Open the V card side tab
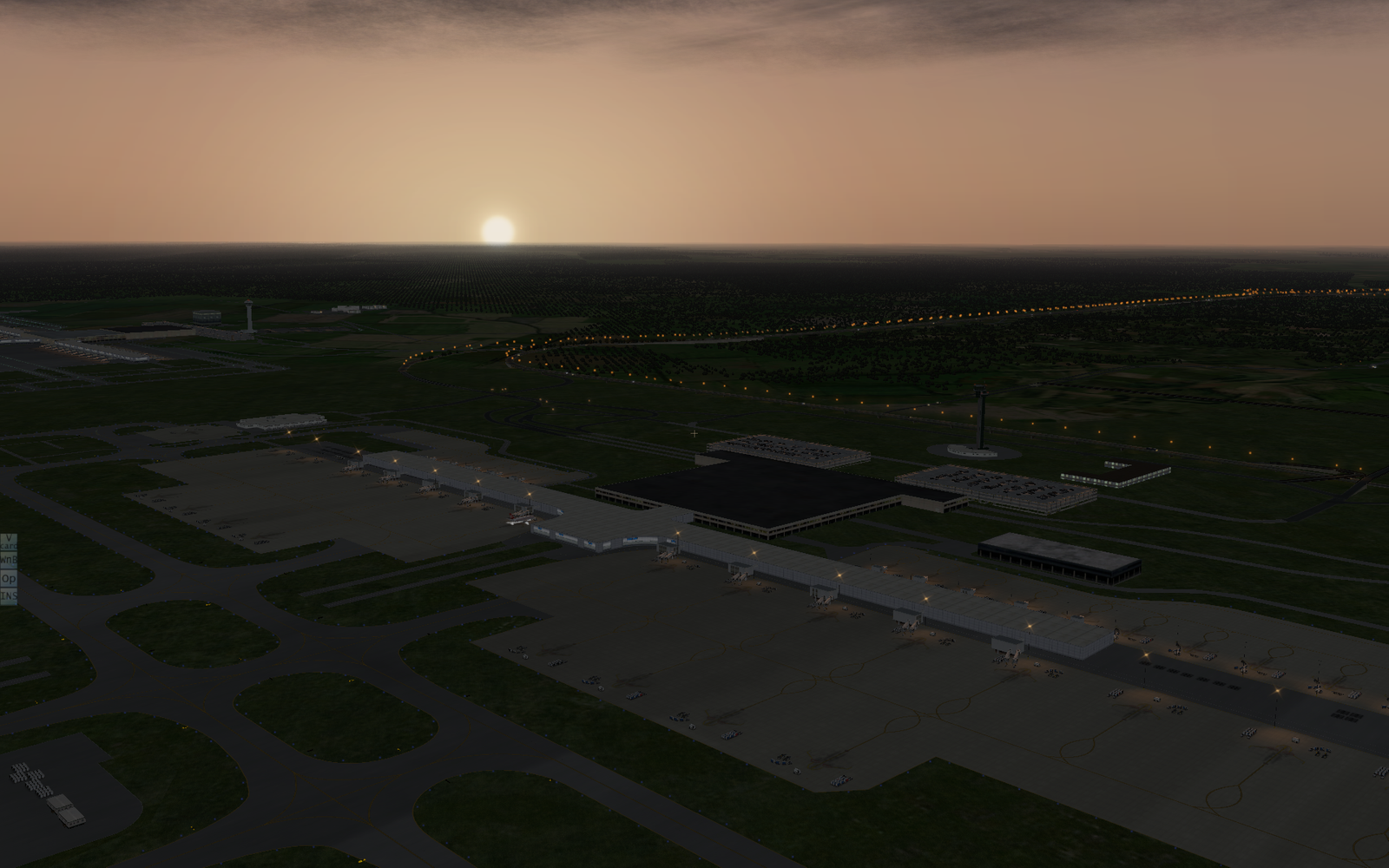Screen dimensions: 1389x868 click(x=8, y=542)
